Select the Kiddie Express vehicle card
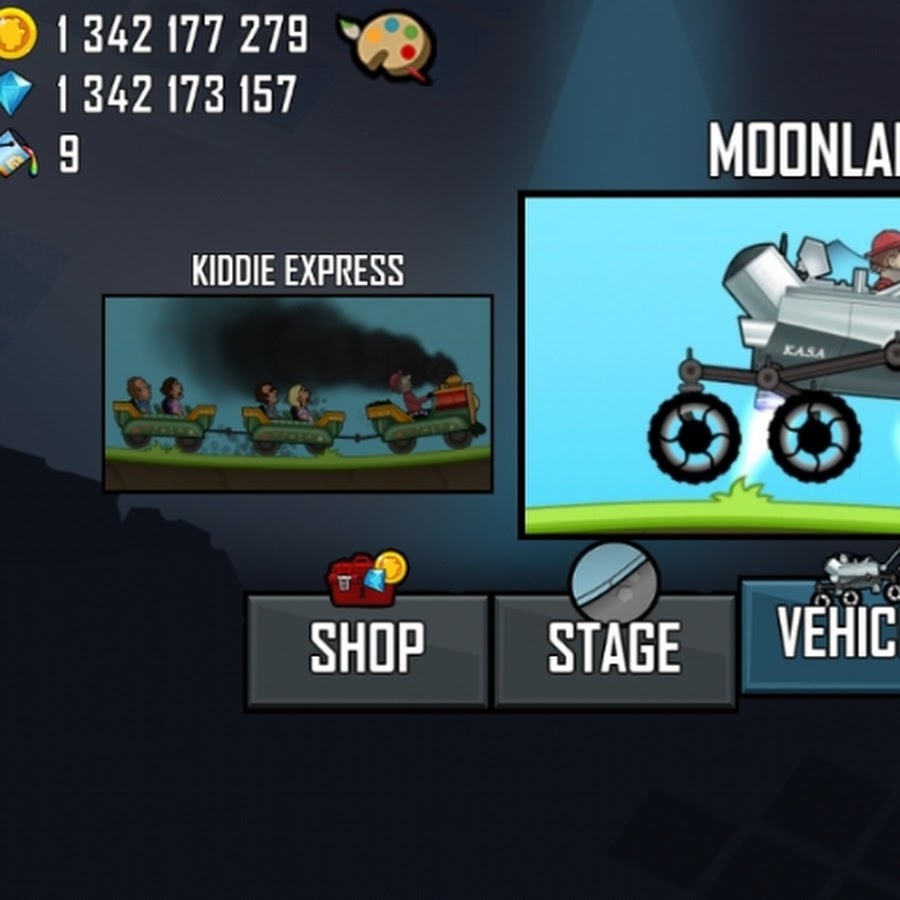 (x=298, y=393)
